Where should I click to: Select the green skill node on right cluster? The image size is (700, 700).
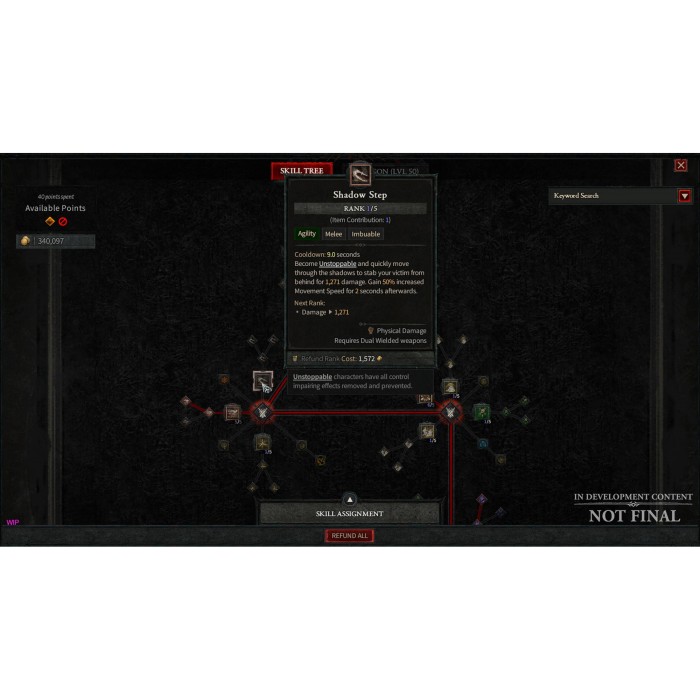pos(481,411)
